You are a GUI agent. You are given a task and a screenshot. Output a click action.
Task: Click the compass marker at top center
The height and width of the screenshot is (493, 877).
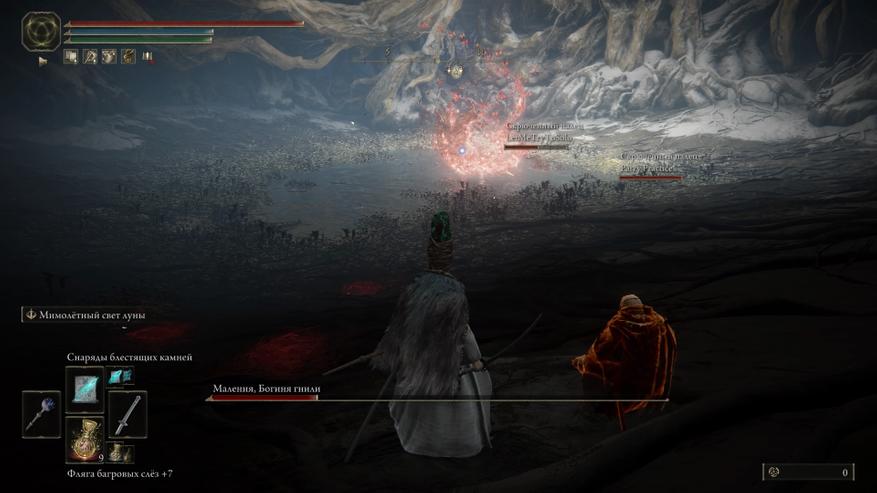click(455, 70)
